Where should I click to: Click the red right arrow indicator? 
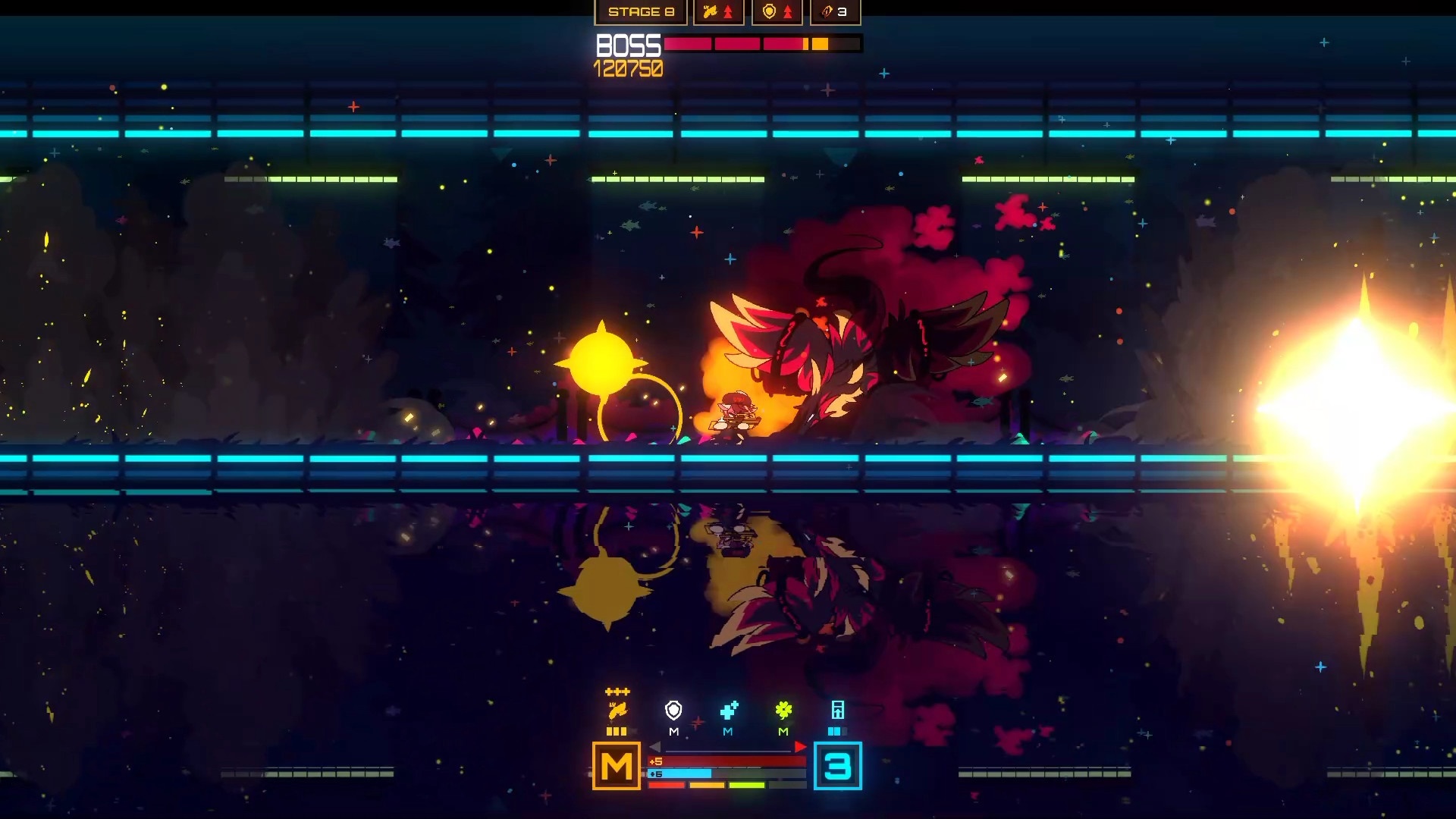pyautogui.click(x=800, y=747)
